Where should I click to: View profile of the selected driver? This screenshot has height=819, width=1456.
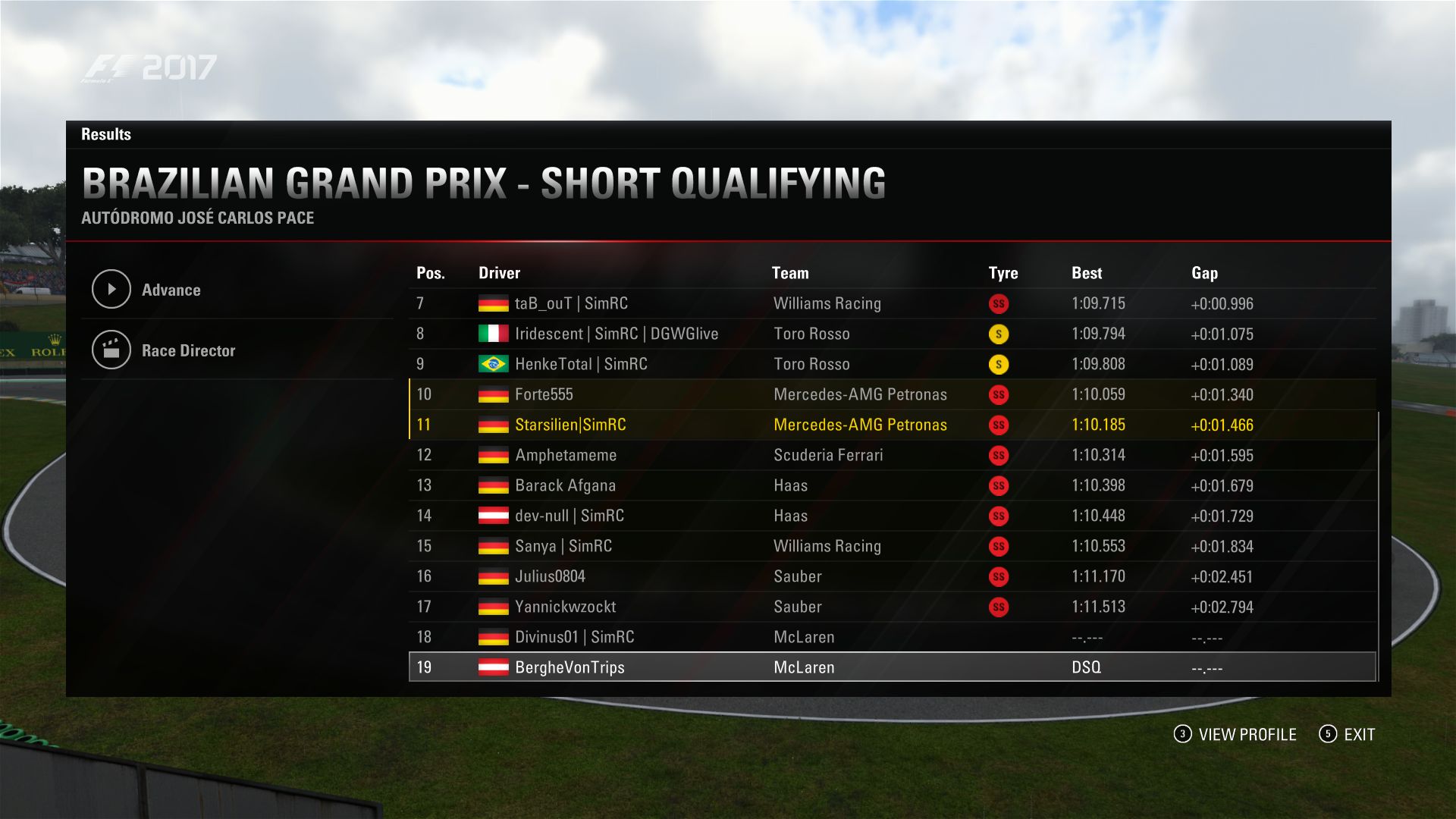(x=1235, y=734)
